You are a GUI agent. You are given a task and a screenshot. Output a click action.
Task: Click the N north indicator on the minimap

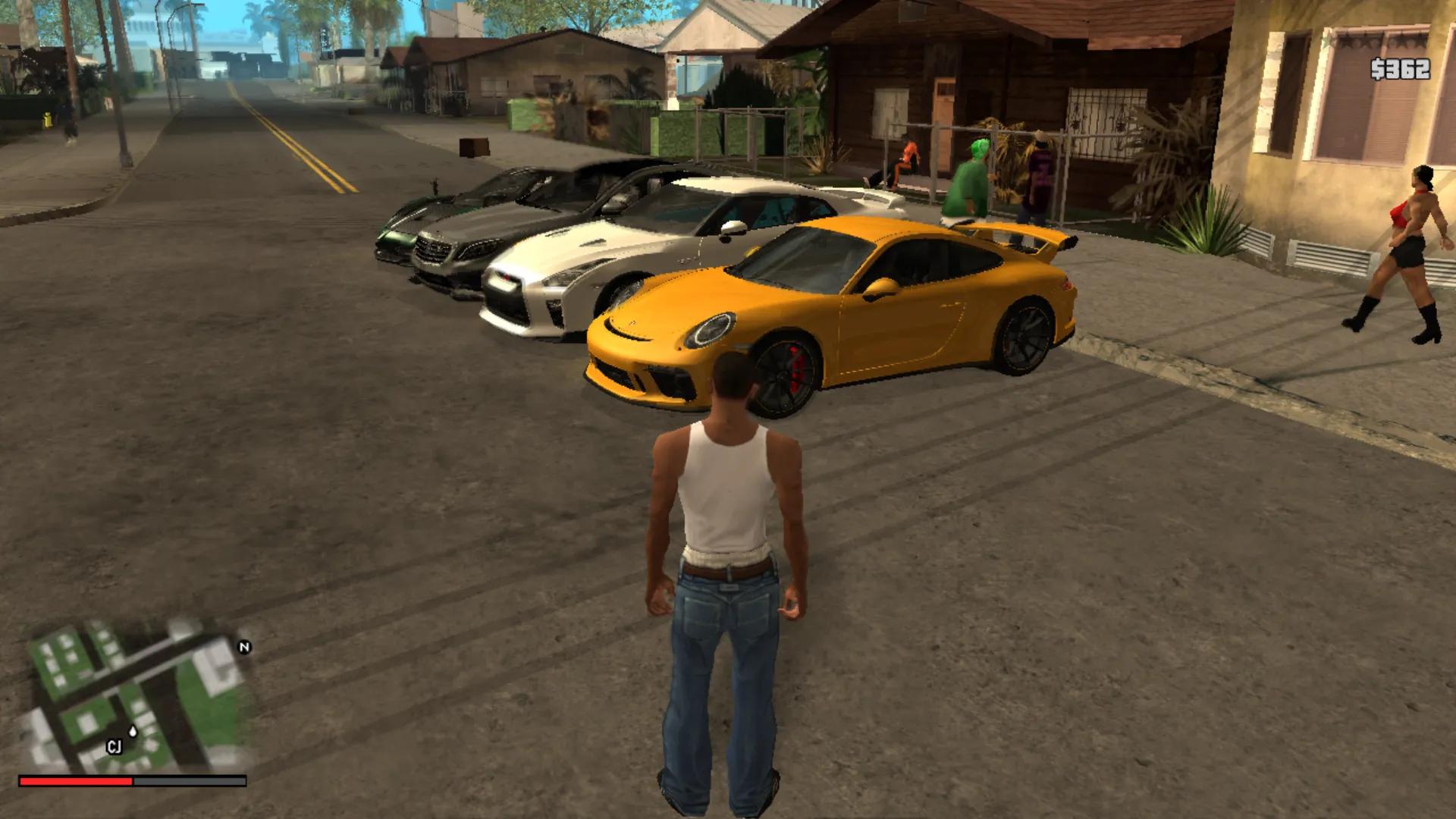point(243,648)
